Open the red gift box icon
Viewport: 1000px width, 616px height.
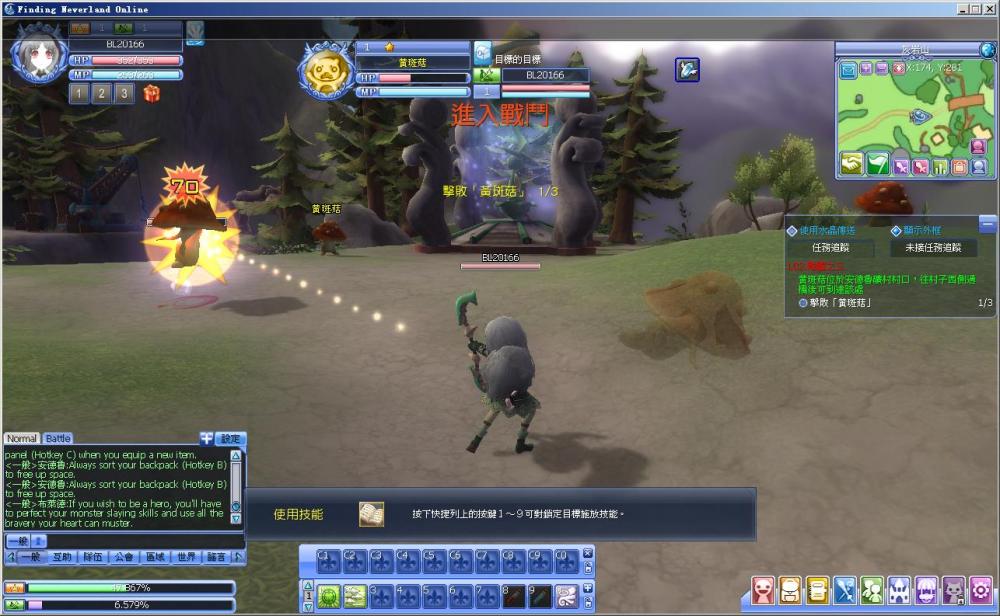coord(151,94)
